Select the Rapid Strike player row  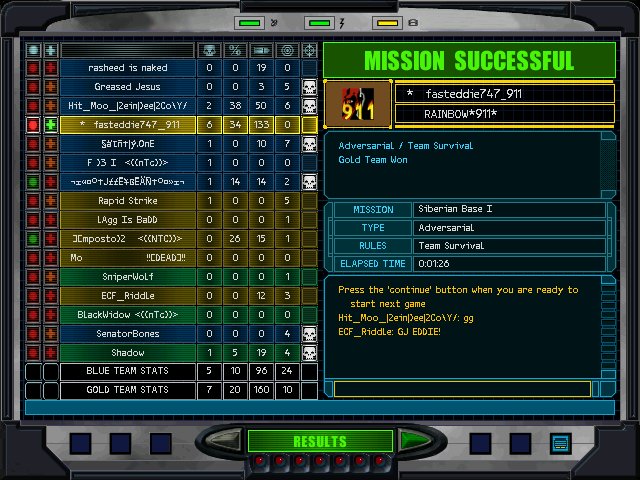(x=128, y=201)
